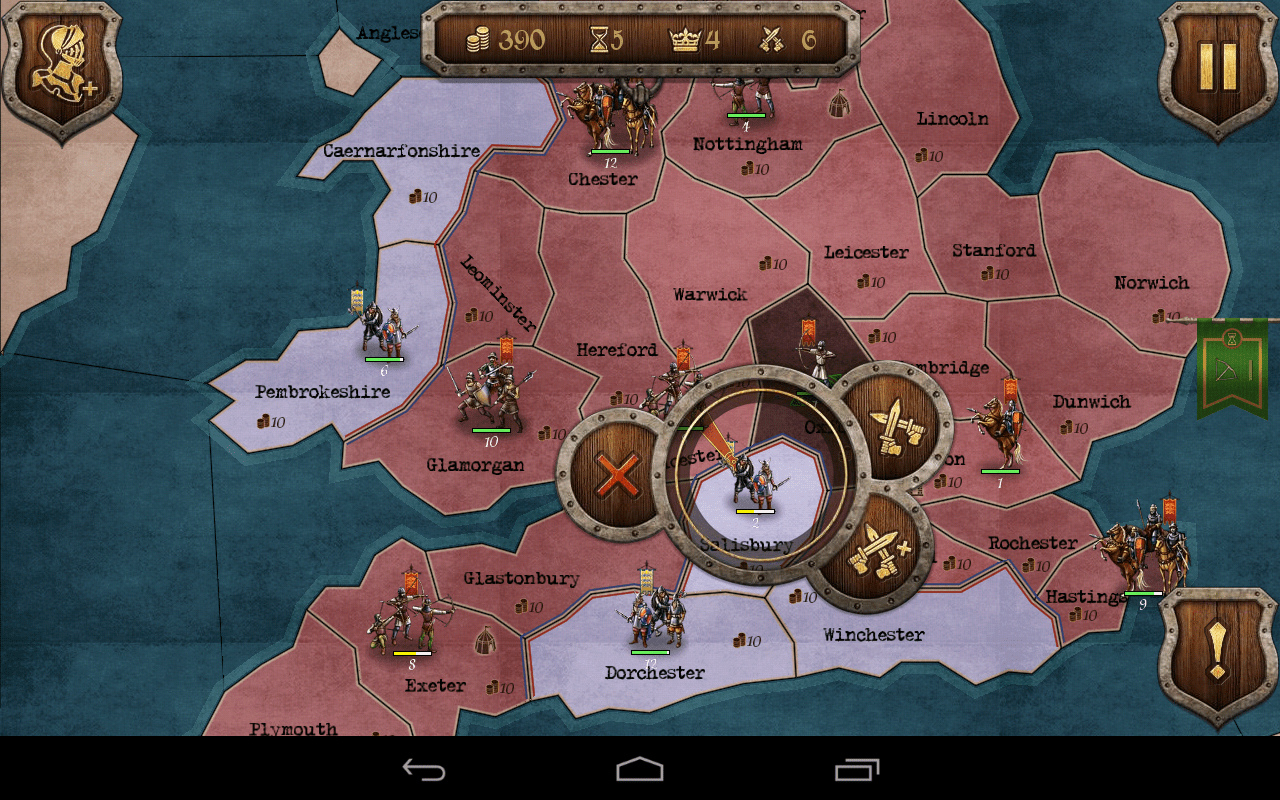Pause the game with the shield button
This screenshot has width=1280, height=800.
coord(1218,66)
